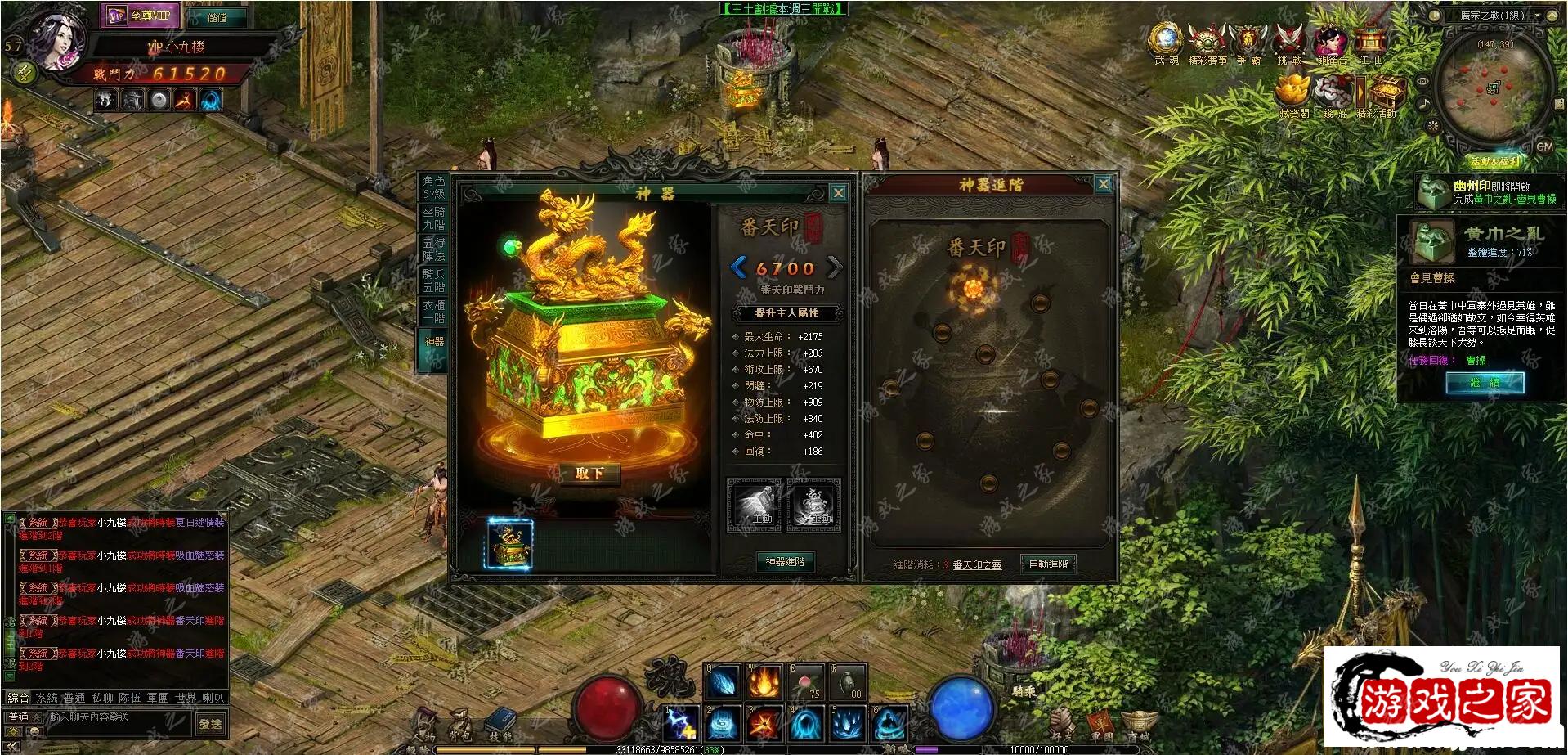Viewport: 1568px width, 755px height.
Task: Open the 商城 shop
Action: [1139, 726]
